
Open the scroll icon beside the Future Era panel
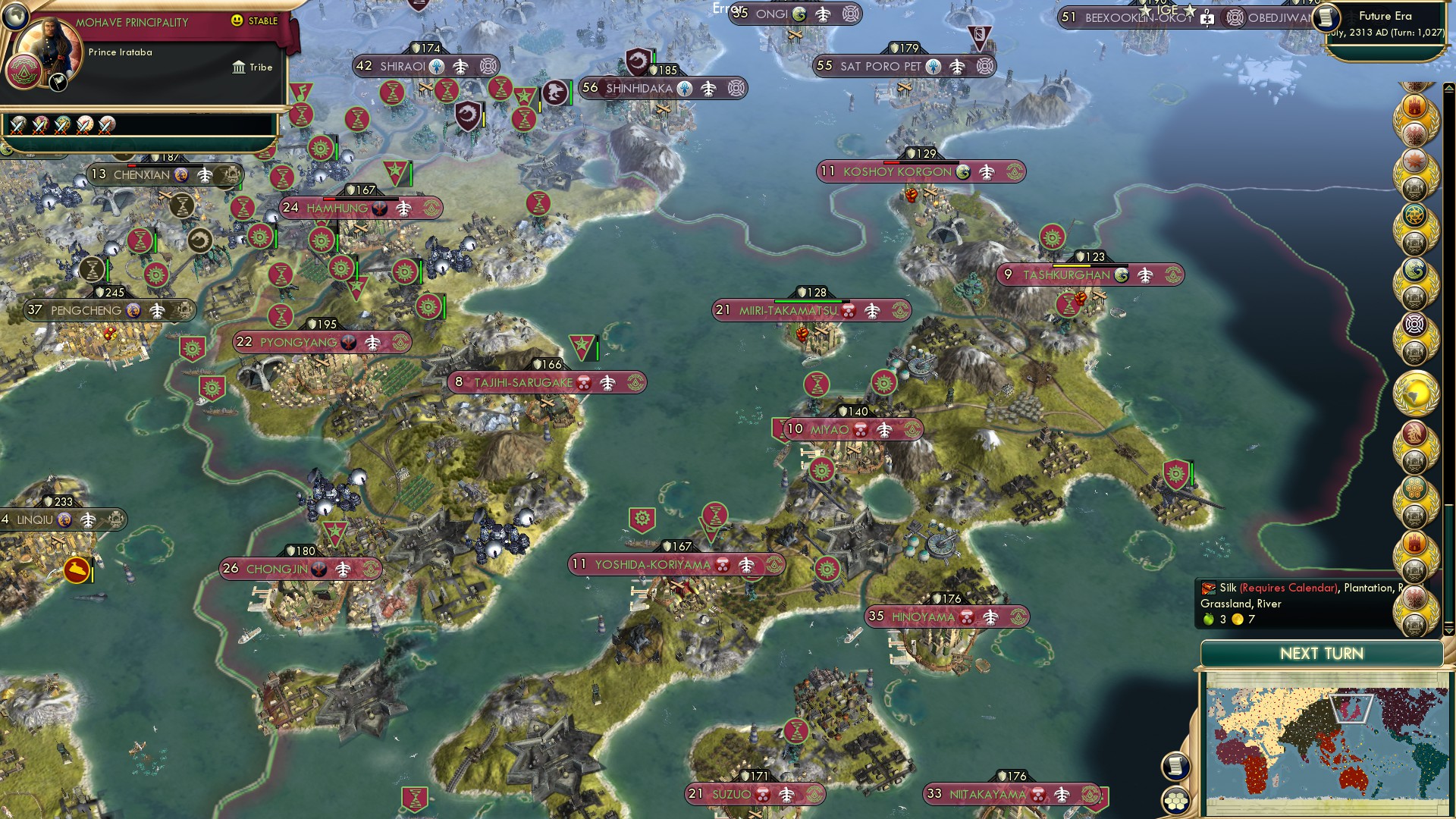(1326, 17)
